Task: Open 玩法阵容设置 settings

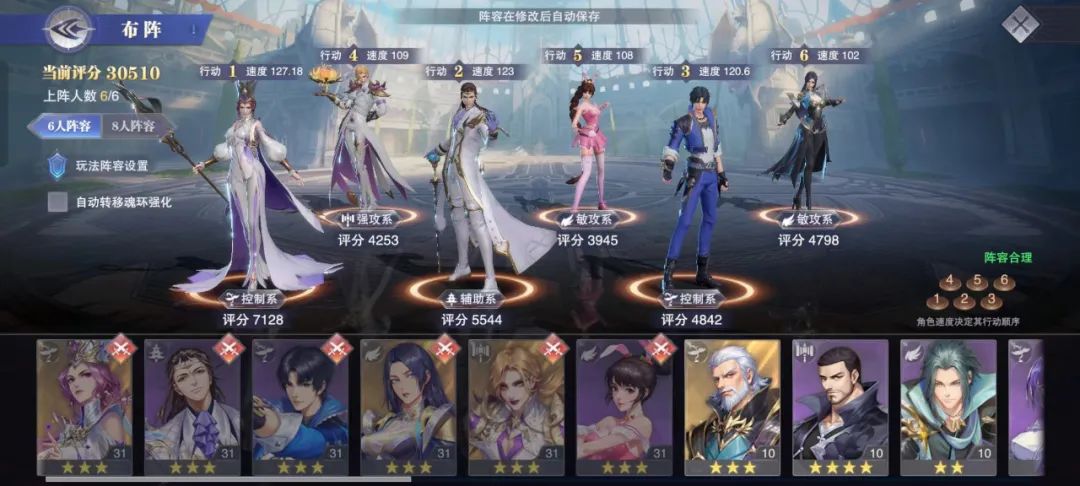Action: point(111,166)
